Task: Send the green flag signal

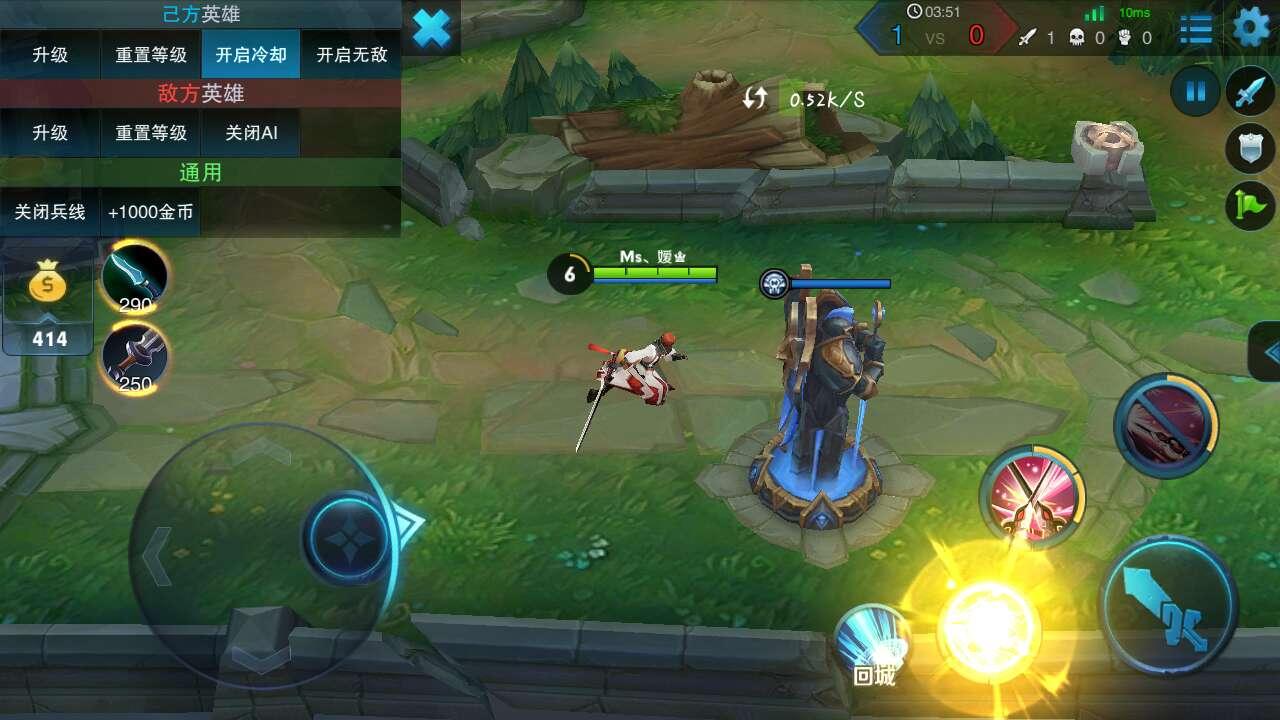Action: (1250, 206)
